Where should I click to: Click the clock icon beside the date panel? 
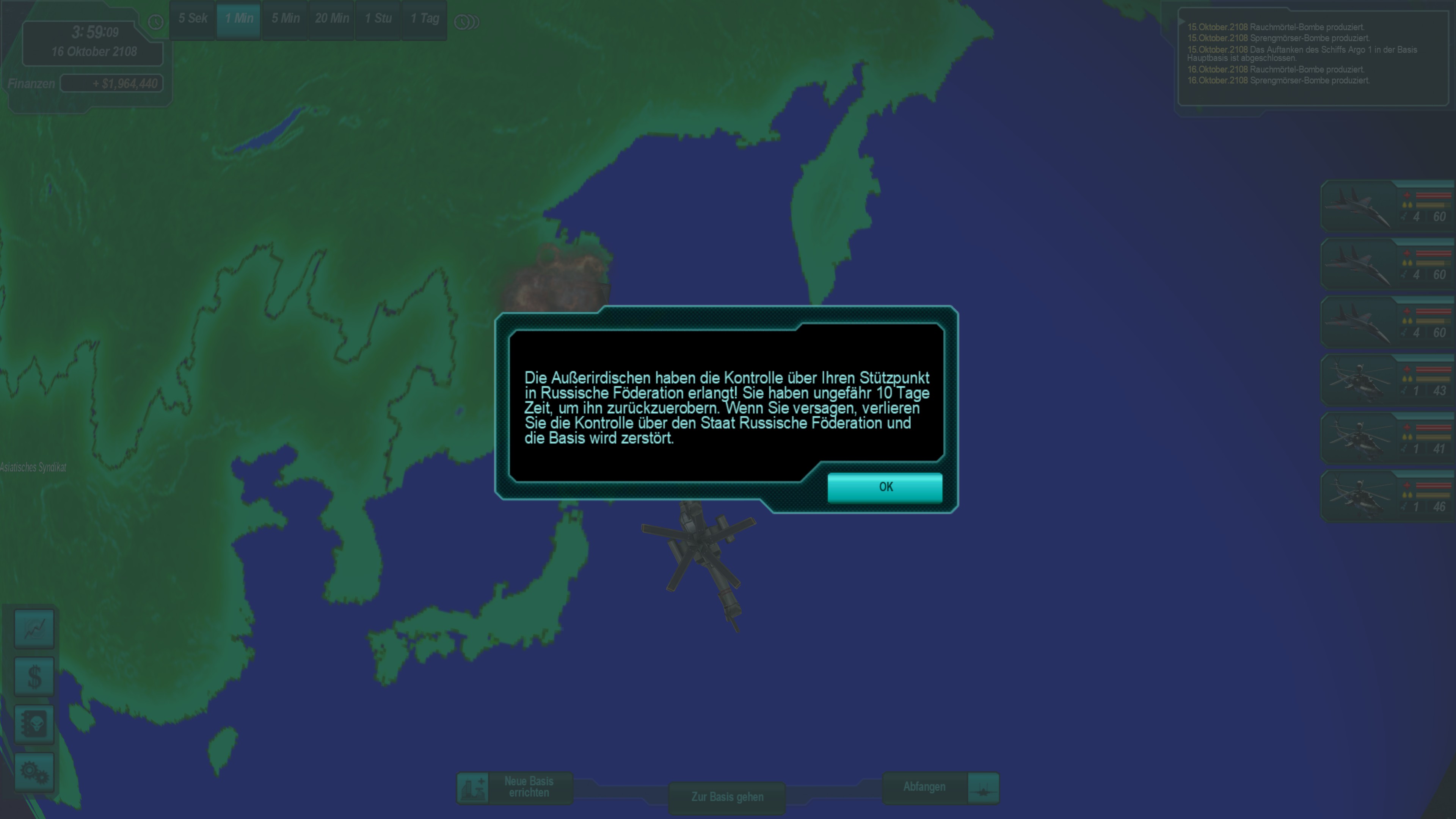[155, 22]
